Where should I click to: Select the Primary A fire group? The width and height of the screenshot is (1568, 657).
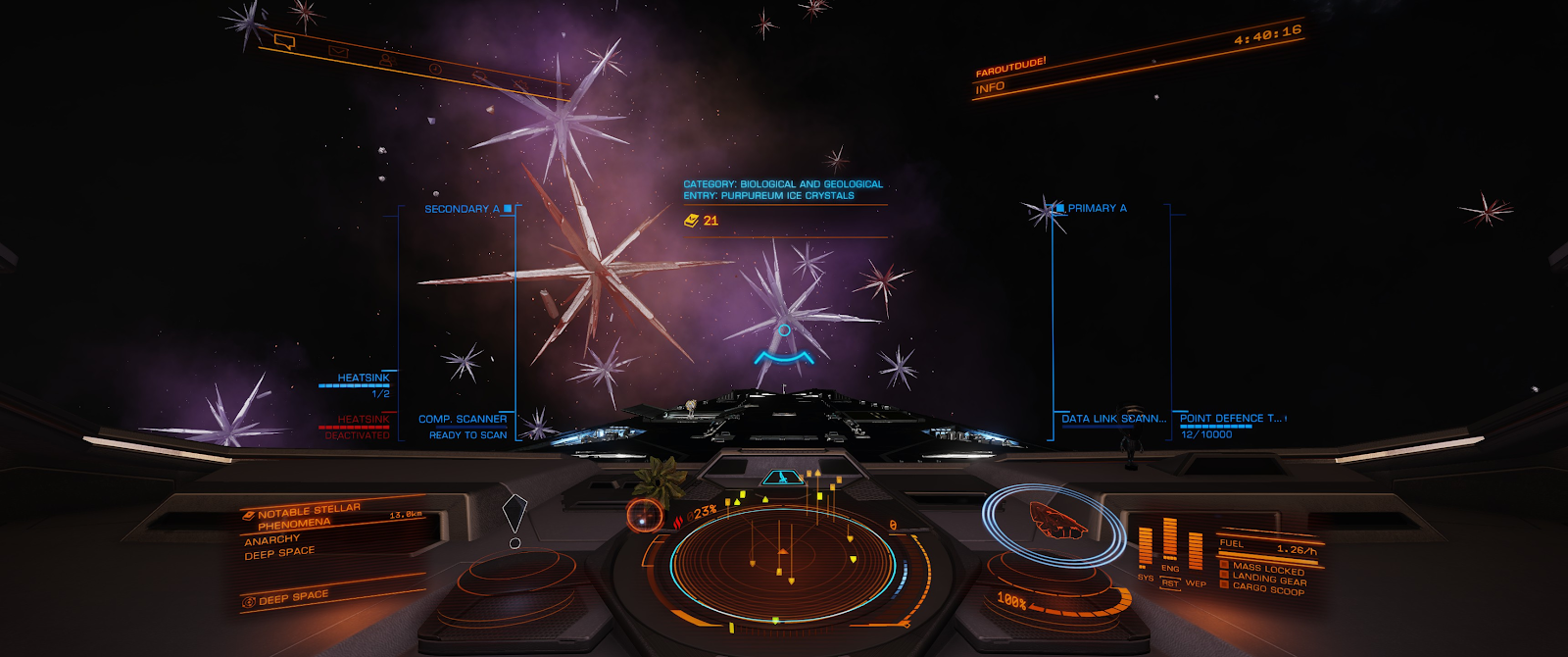point(1096,208)
